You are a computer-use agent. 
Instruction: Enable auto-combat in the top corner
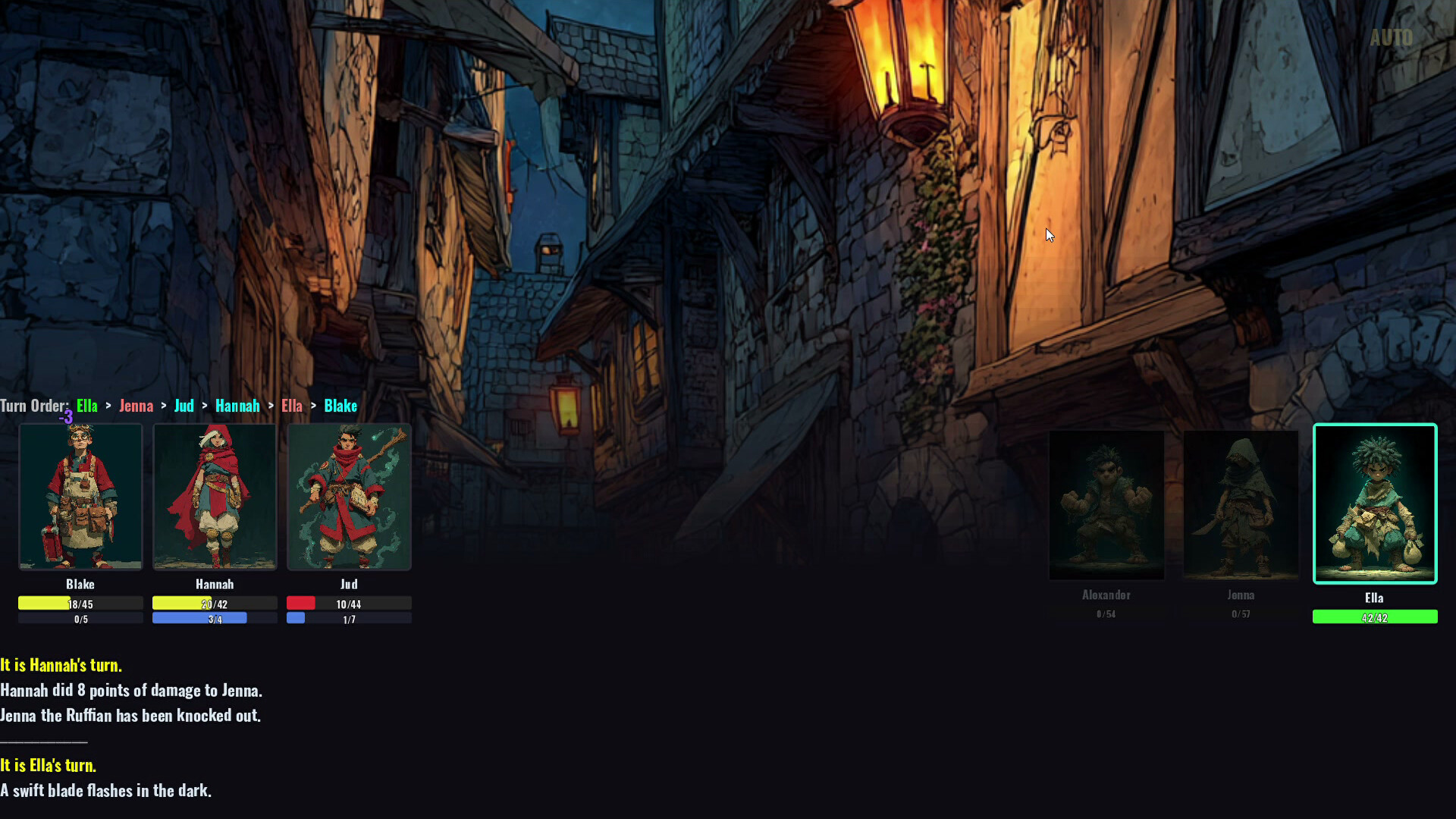click(1392, 37)
